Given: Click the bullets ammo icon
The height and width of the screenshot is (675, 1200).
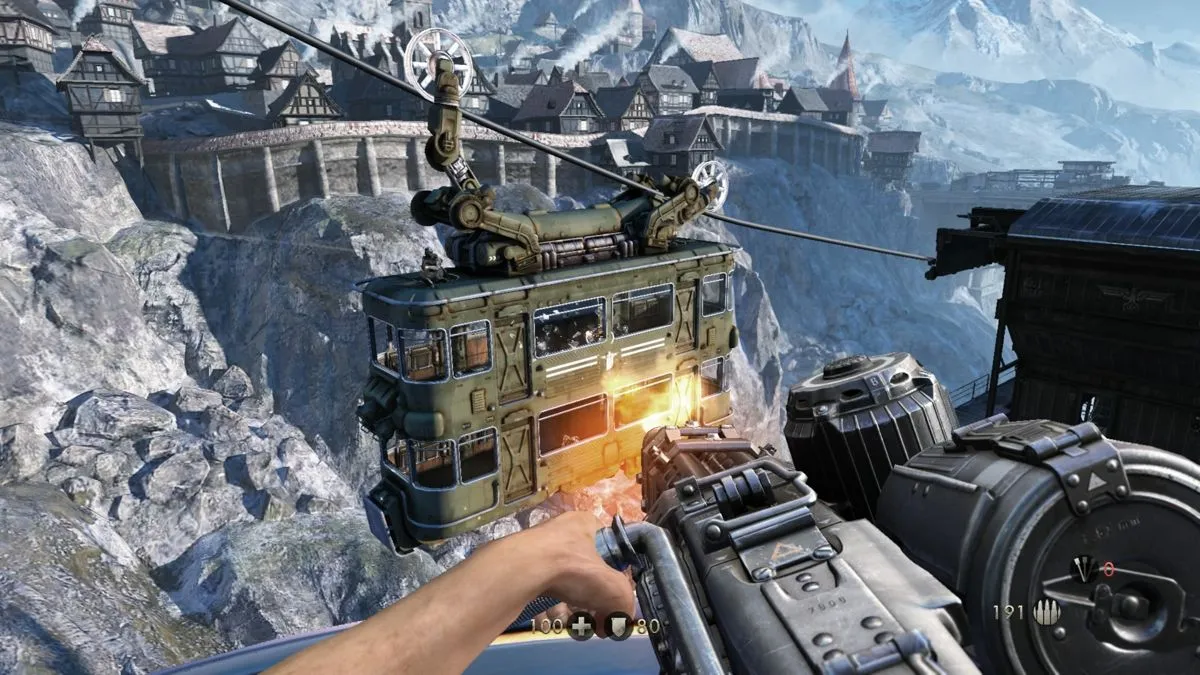Looking at the screenshot, I should coord(1048,612).
